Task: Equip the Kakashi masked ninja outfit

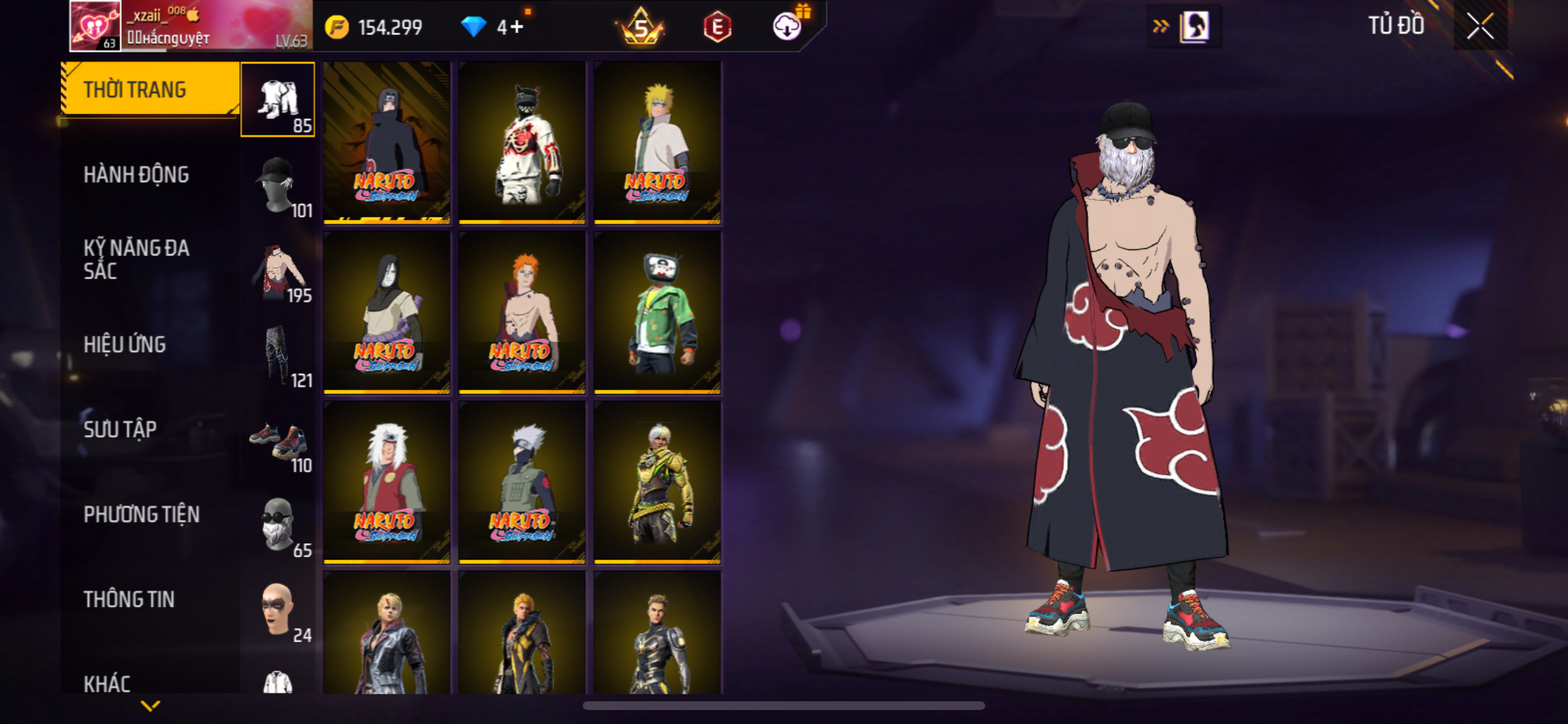Action: pos(522,482)
